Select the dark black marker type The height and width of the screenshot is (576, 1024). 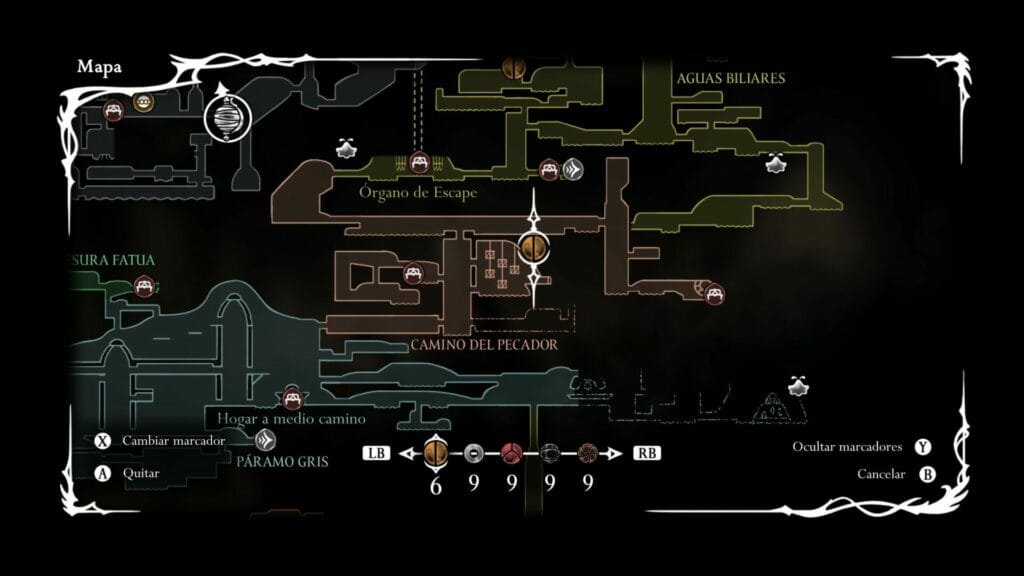550,453
